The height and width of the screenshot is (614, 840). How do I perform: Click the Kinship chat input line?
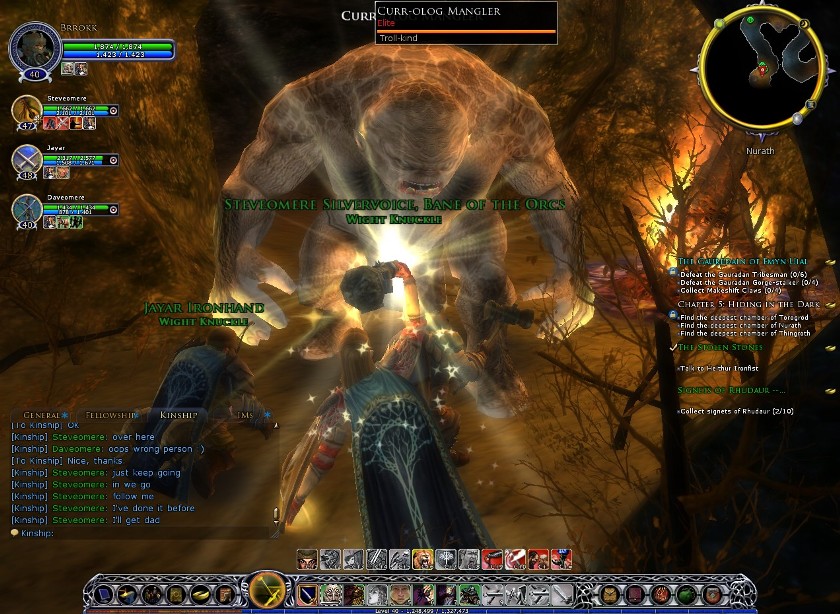pyautogui.click(x=140, y=533)
